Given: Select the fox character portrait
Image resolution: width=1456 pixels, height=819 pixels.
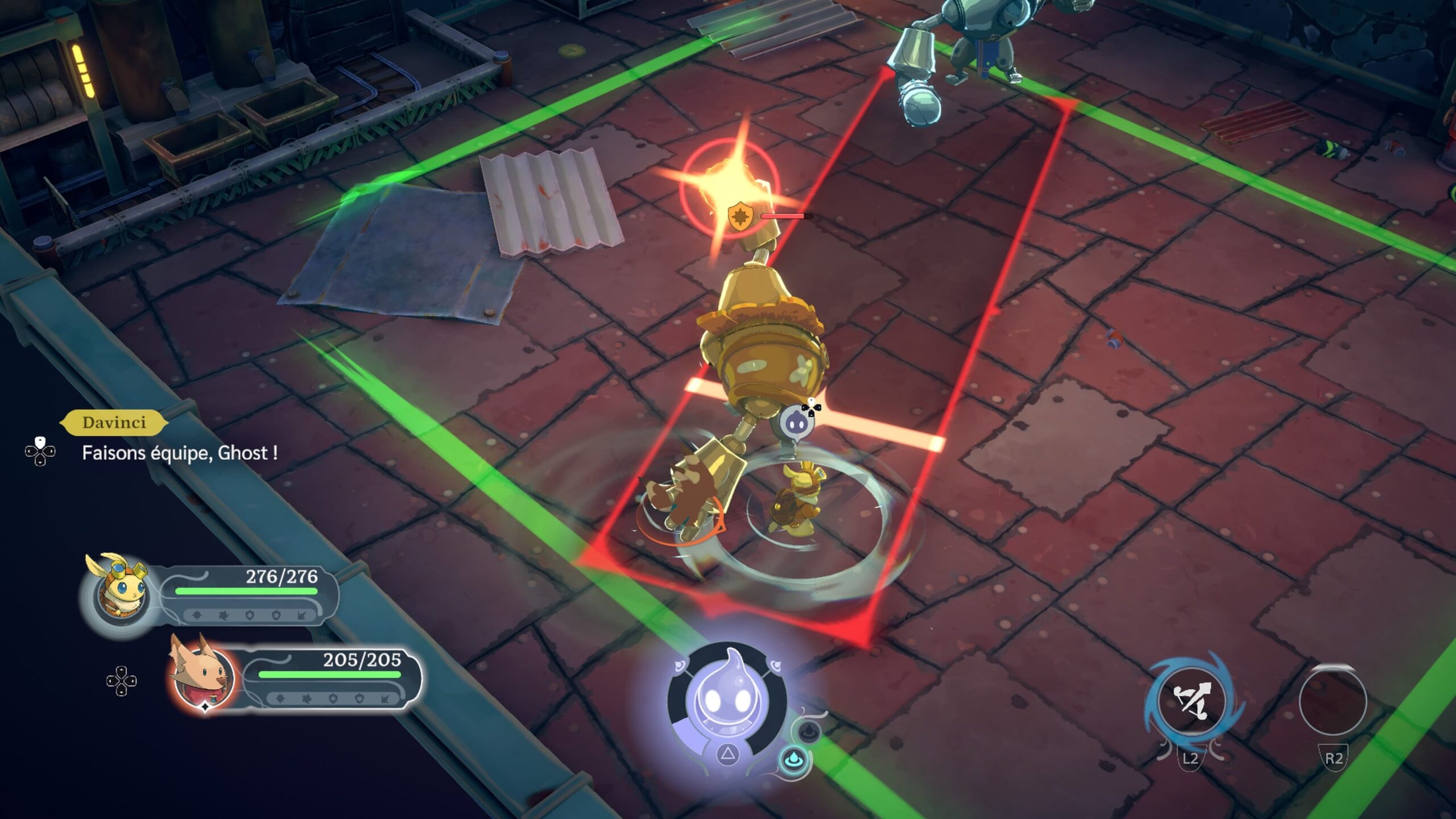Looking at the screenshot, I should [x=202, y=677].
